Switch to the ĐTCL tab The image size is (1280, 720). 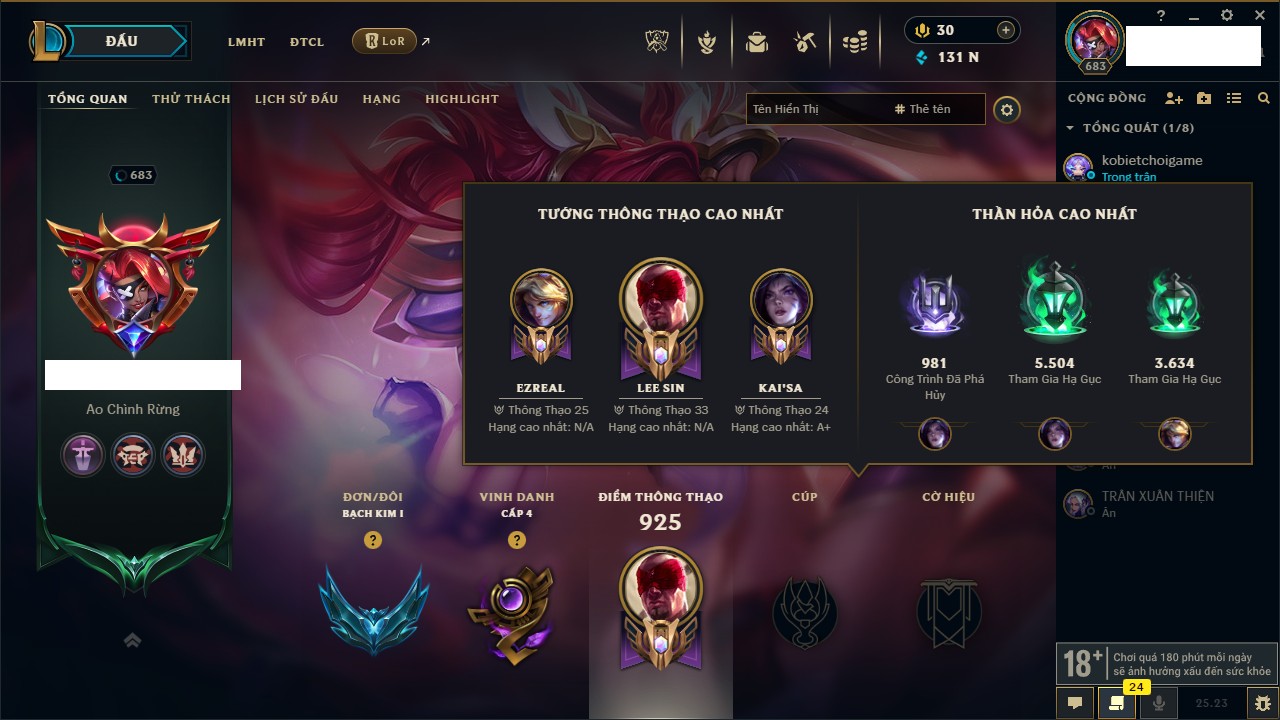point(307,42)
